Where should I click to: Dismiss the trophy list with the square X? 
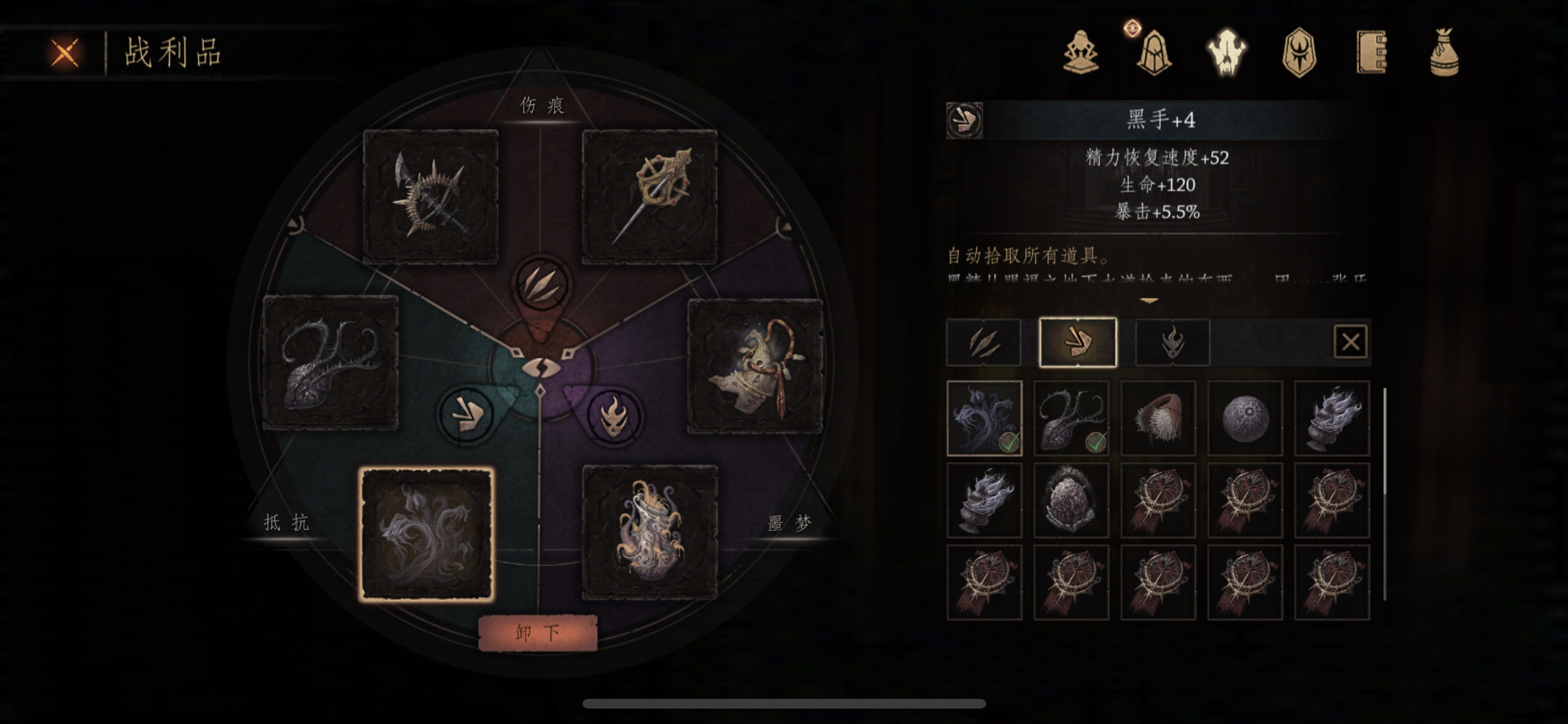point(1350,342)
